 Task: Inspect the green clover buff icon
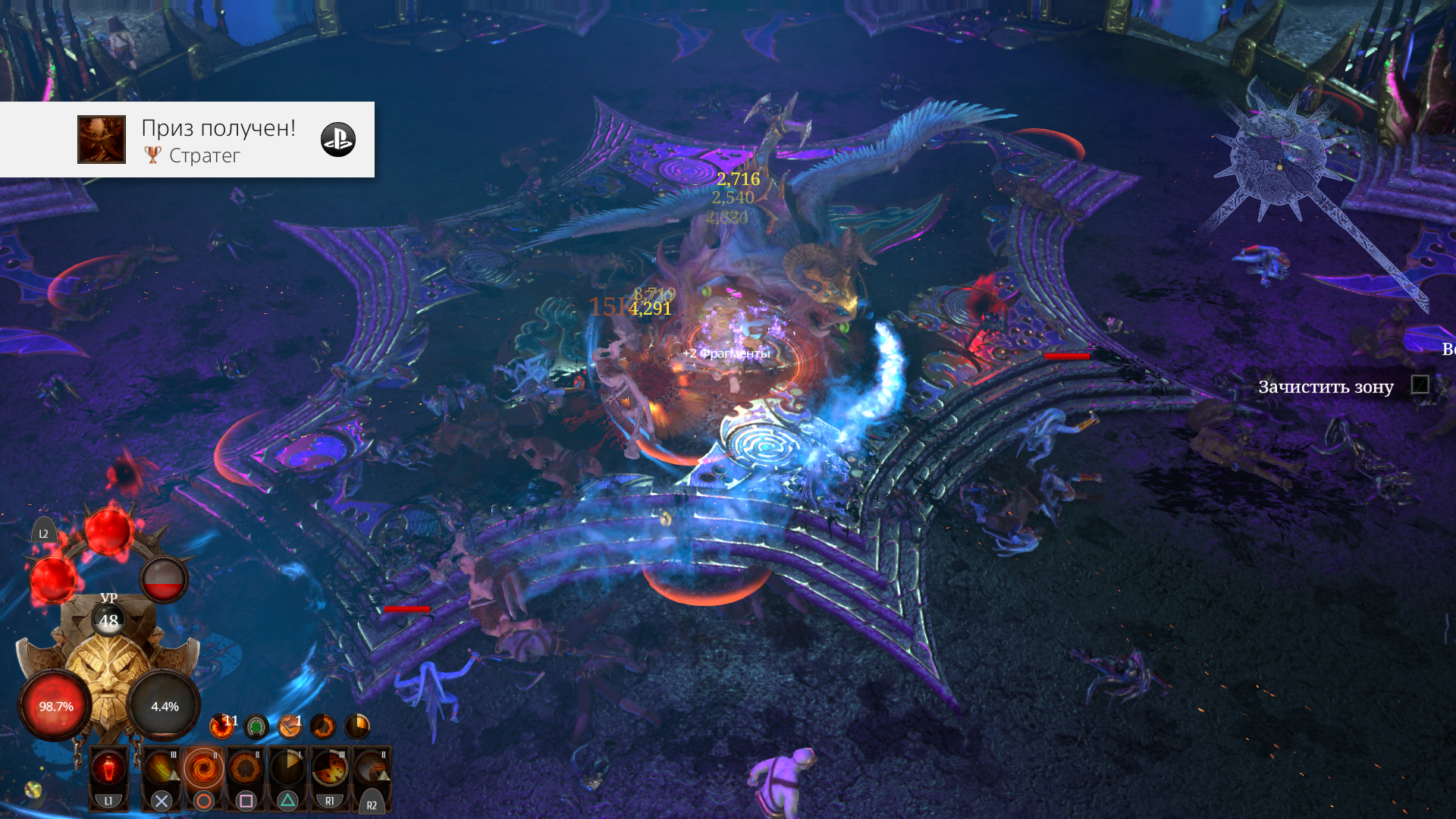click(256, 726)
